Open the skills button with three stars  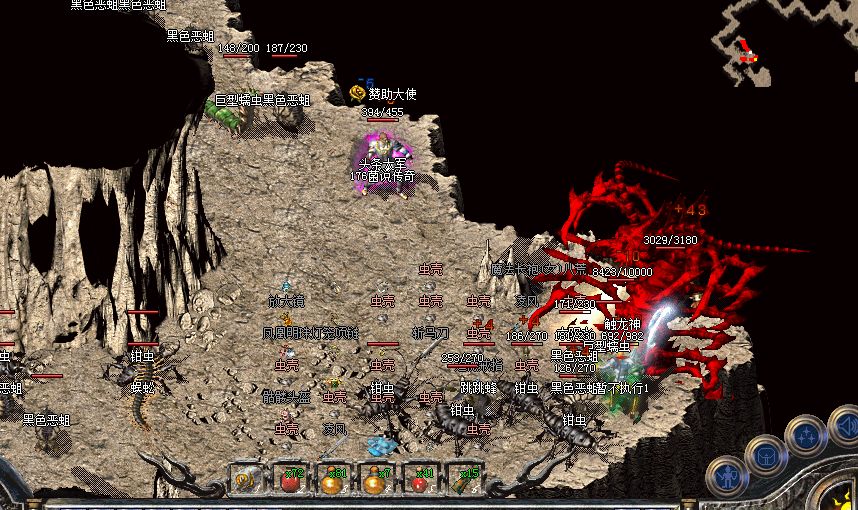pyautogui.click(x=805, y=436)
